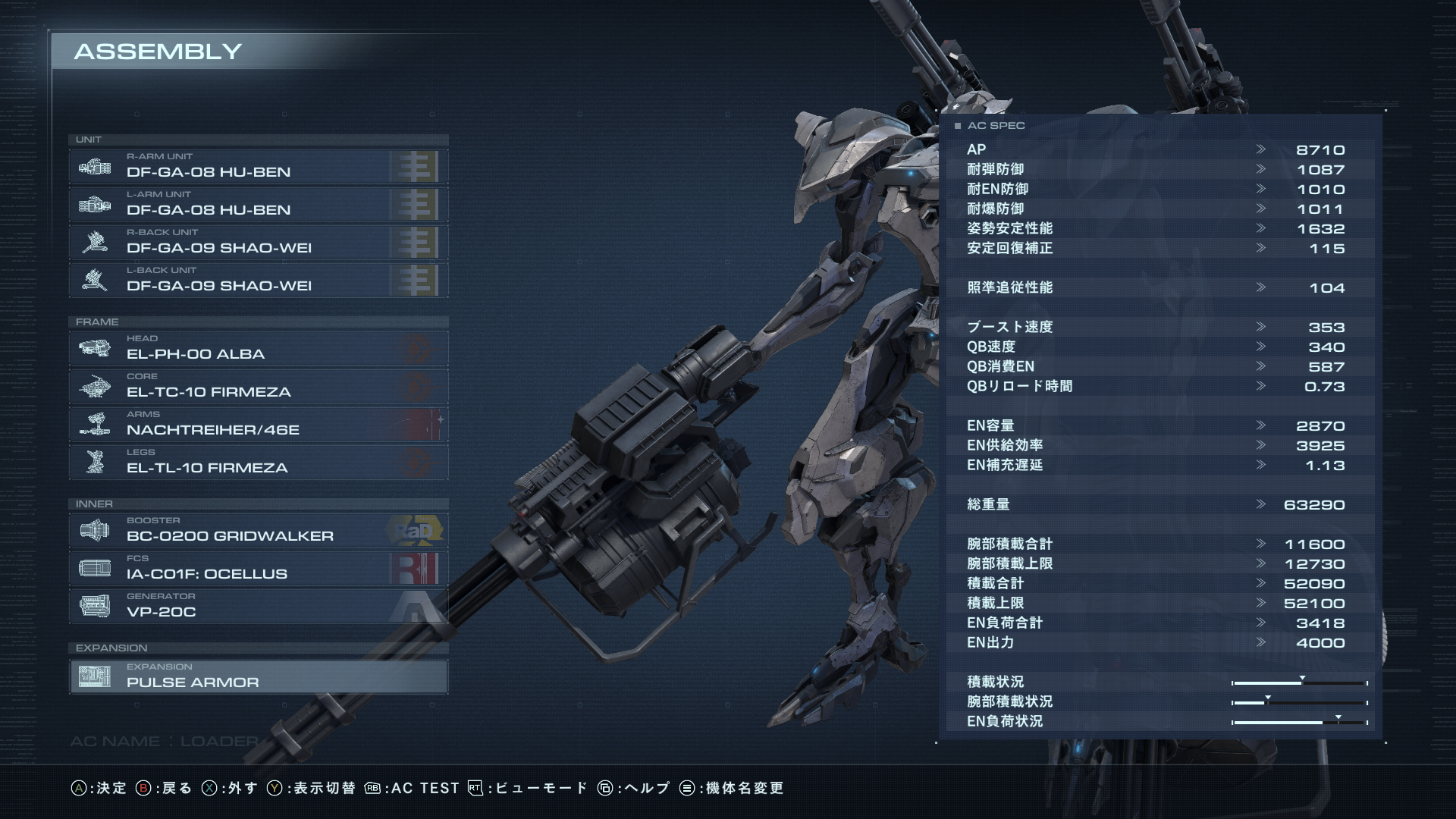Select the L-ARM UNIT DF-GA-08 HU-BEN slot

[258, 204]
